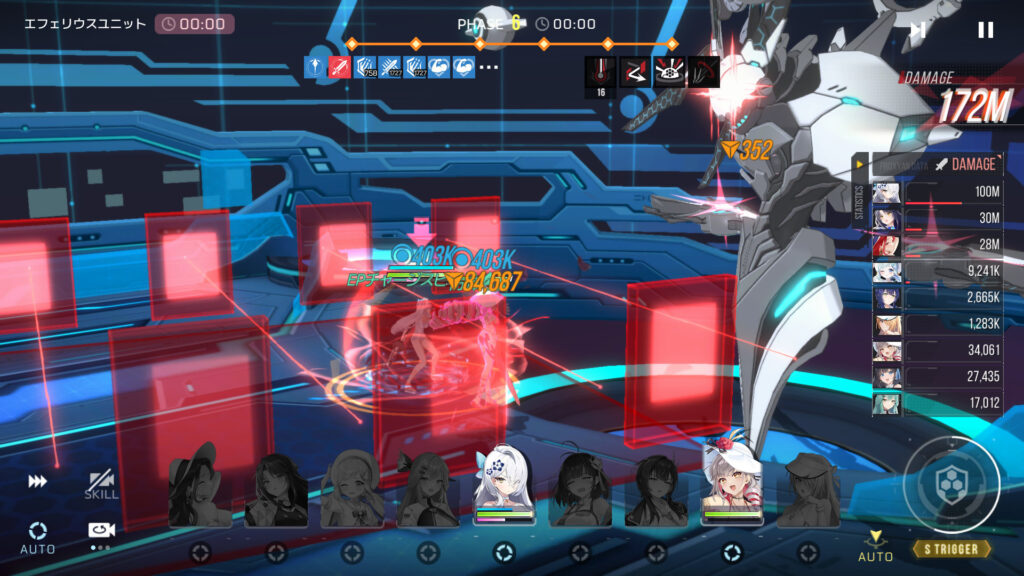This screenshot has width=1024, height=576.
Task: Switch statistics to the DAMAGE tab
Action: [966, 164]
